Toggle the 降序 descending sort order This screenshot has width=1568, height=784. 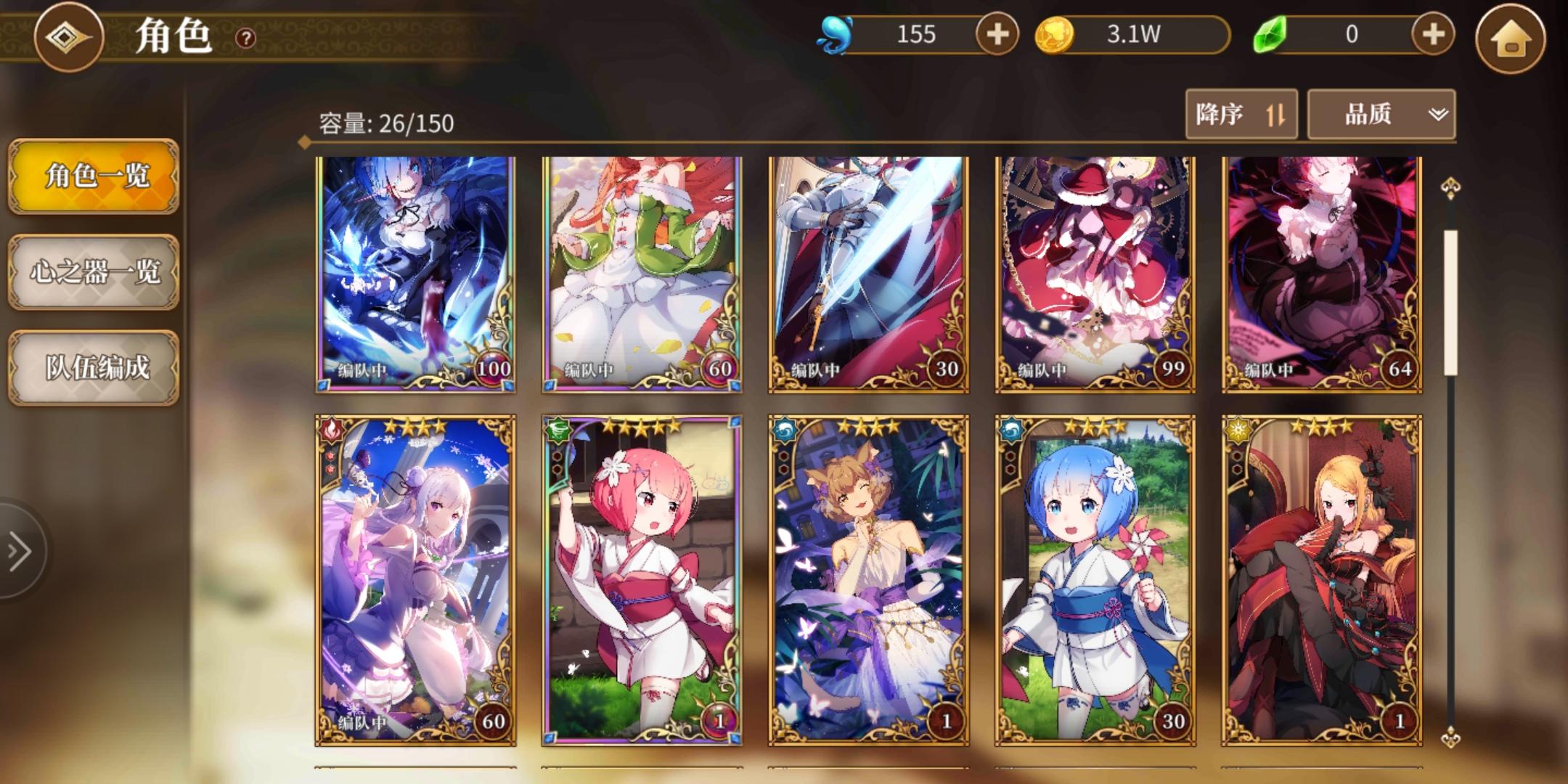pos(1241,114)
